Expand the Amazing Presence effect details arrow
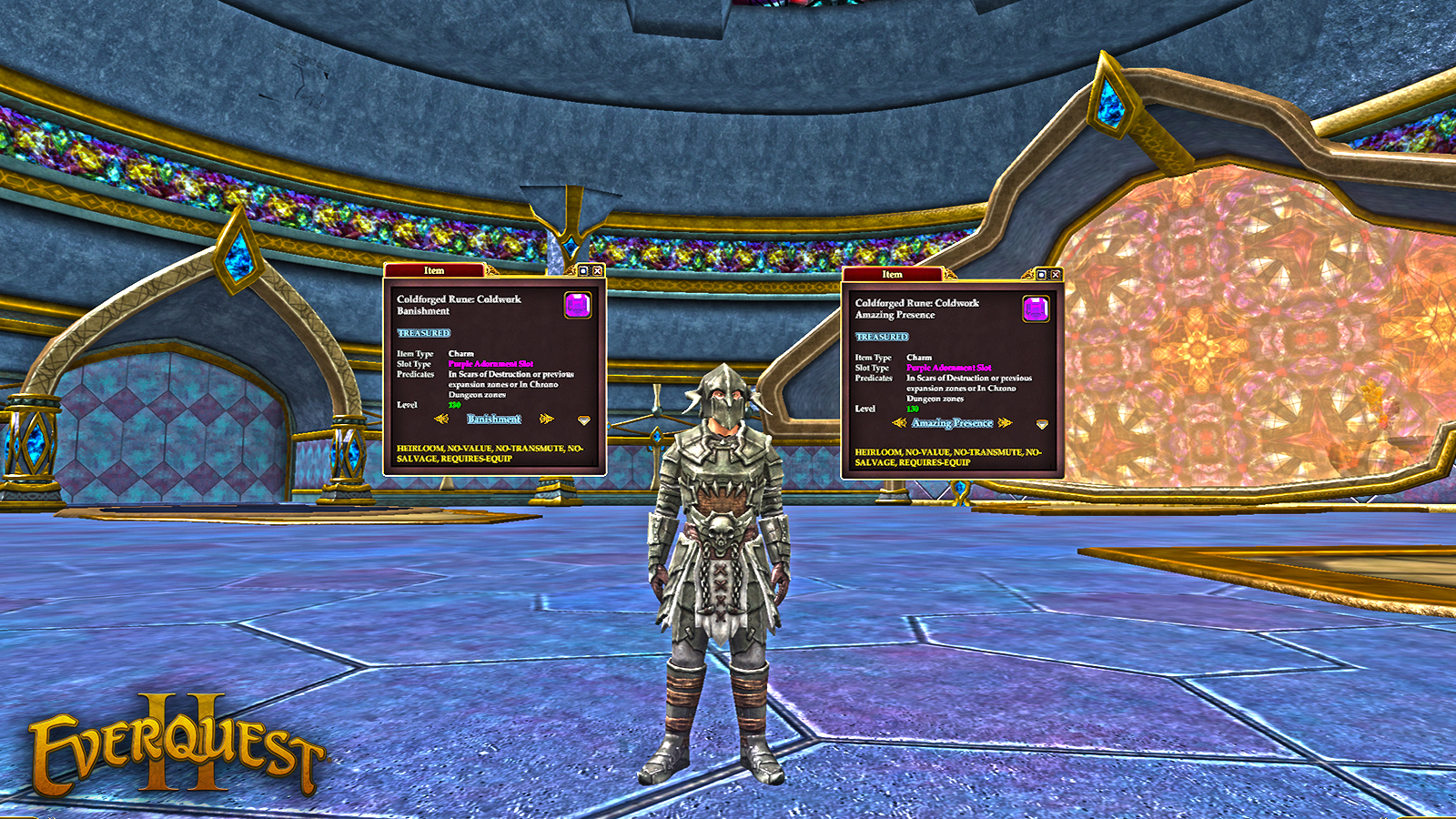Image resolution: width=1456 pixels, height=819 pixels. click(x=1042, y=424)
